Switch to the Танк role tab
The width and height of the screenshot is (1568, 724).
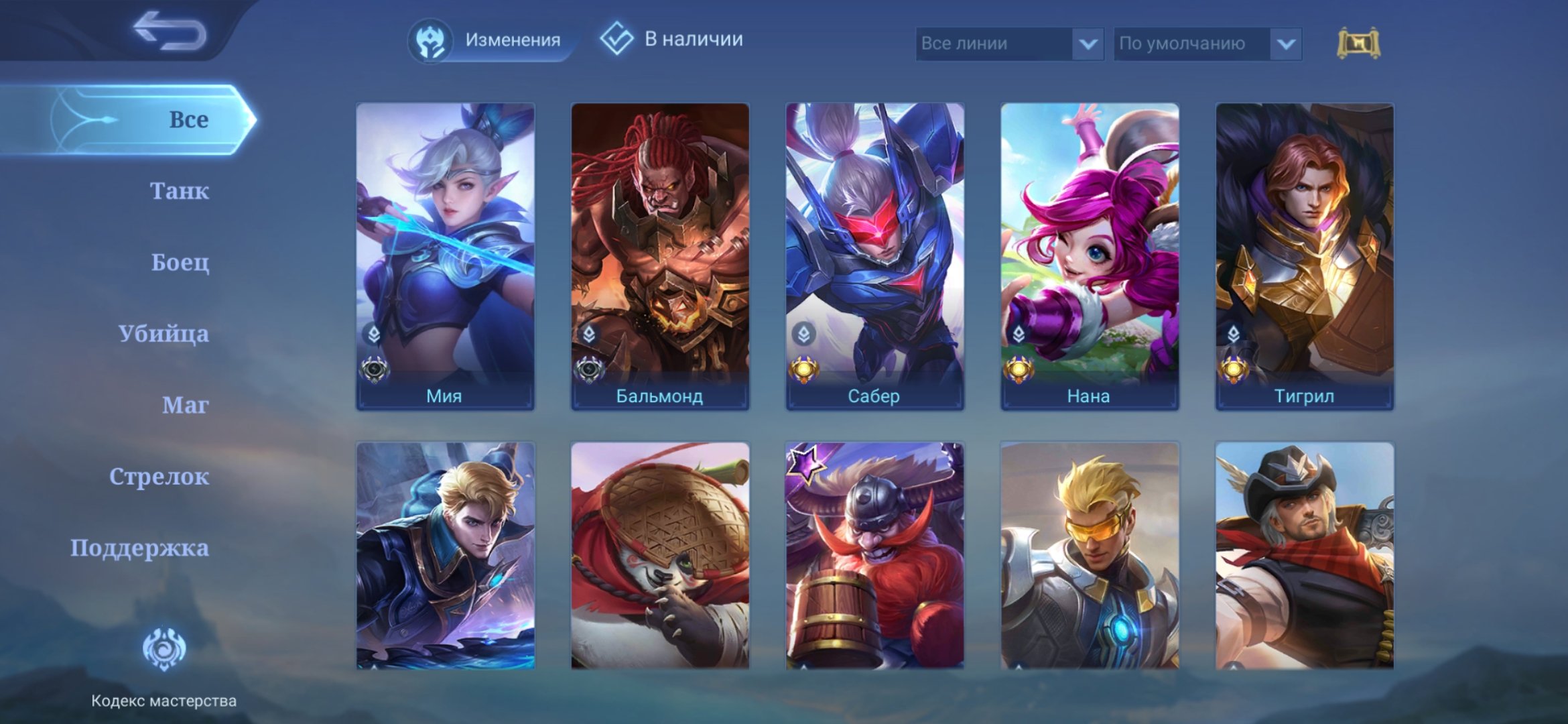coord(179,191)
